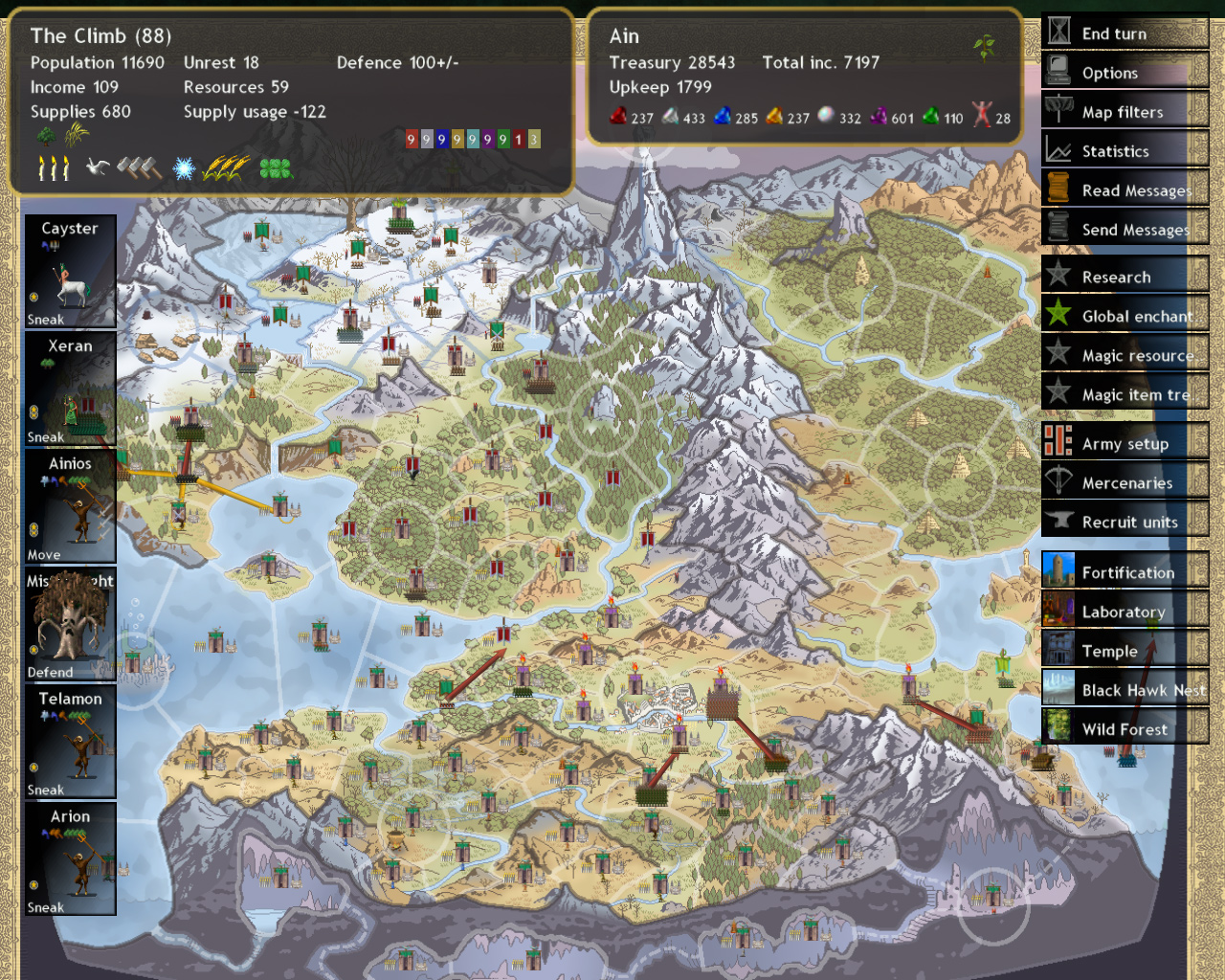This screenshot has width=1225, height=980.
Task: Click the anvil icon next to Recruit units
Action: coord(1058,522)
